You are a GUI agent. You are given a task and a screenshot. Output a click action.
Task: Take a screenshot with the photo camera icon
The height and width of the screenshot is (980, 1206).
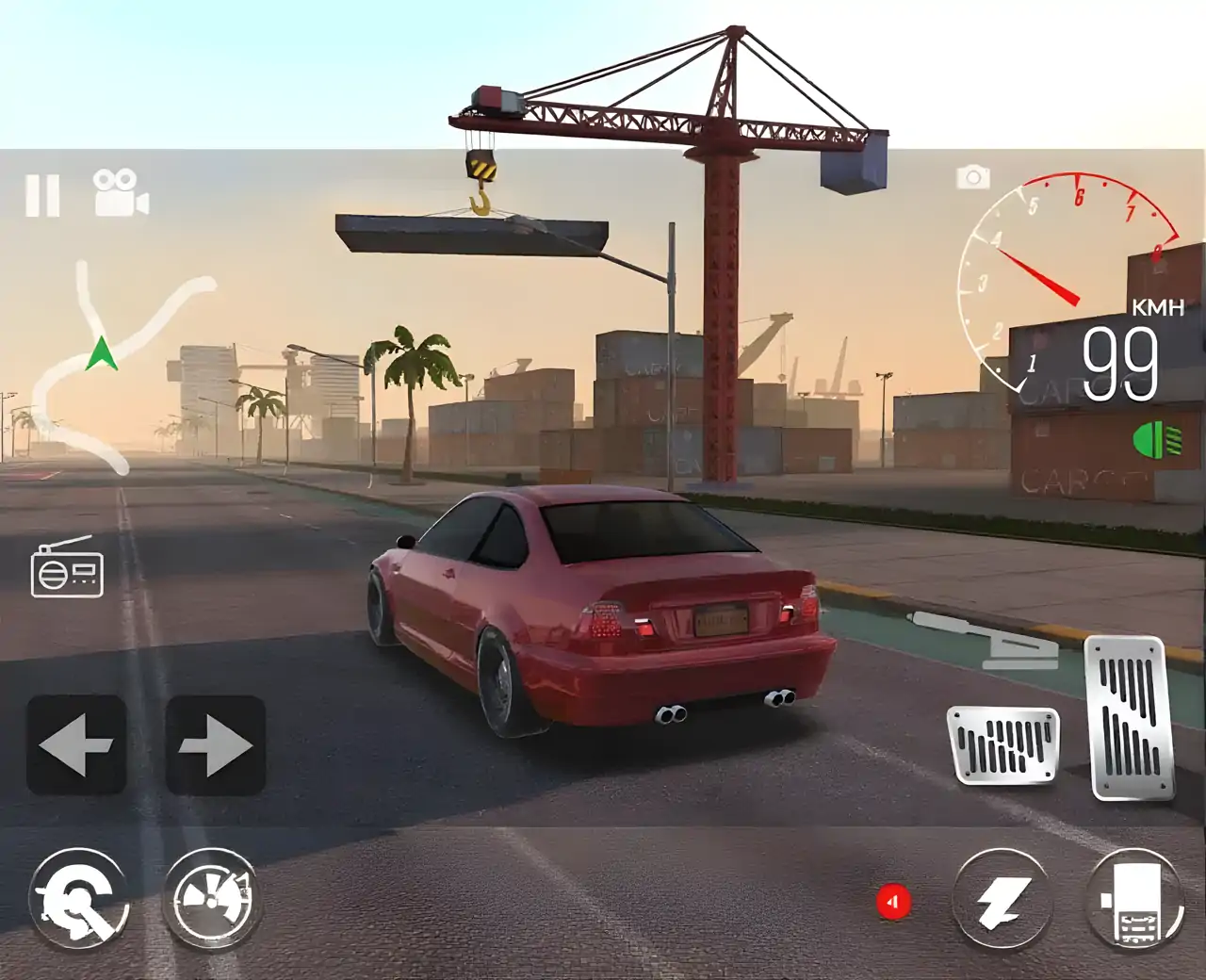[x=973, y=177]
